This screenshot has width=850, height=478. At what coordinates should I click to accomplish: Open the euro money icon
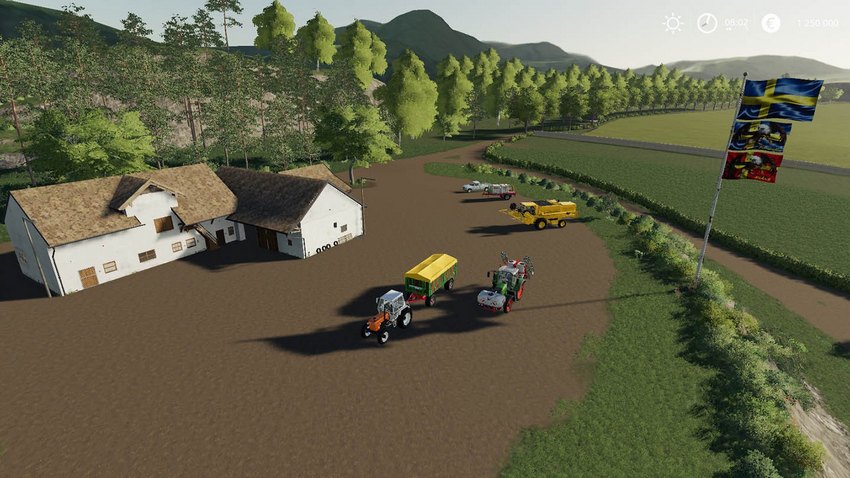[770, 23]
